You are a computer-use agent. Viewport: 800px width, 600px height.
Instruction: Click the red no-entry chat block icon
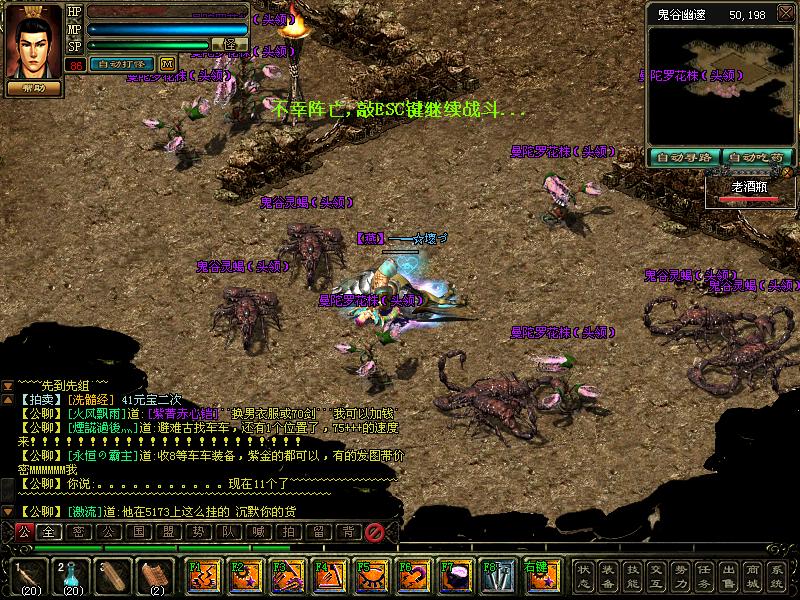[375, 532]
